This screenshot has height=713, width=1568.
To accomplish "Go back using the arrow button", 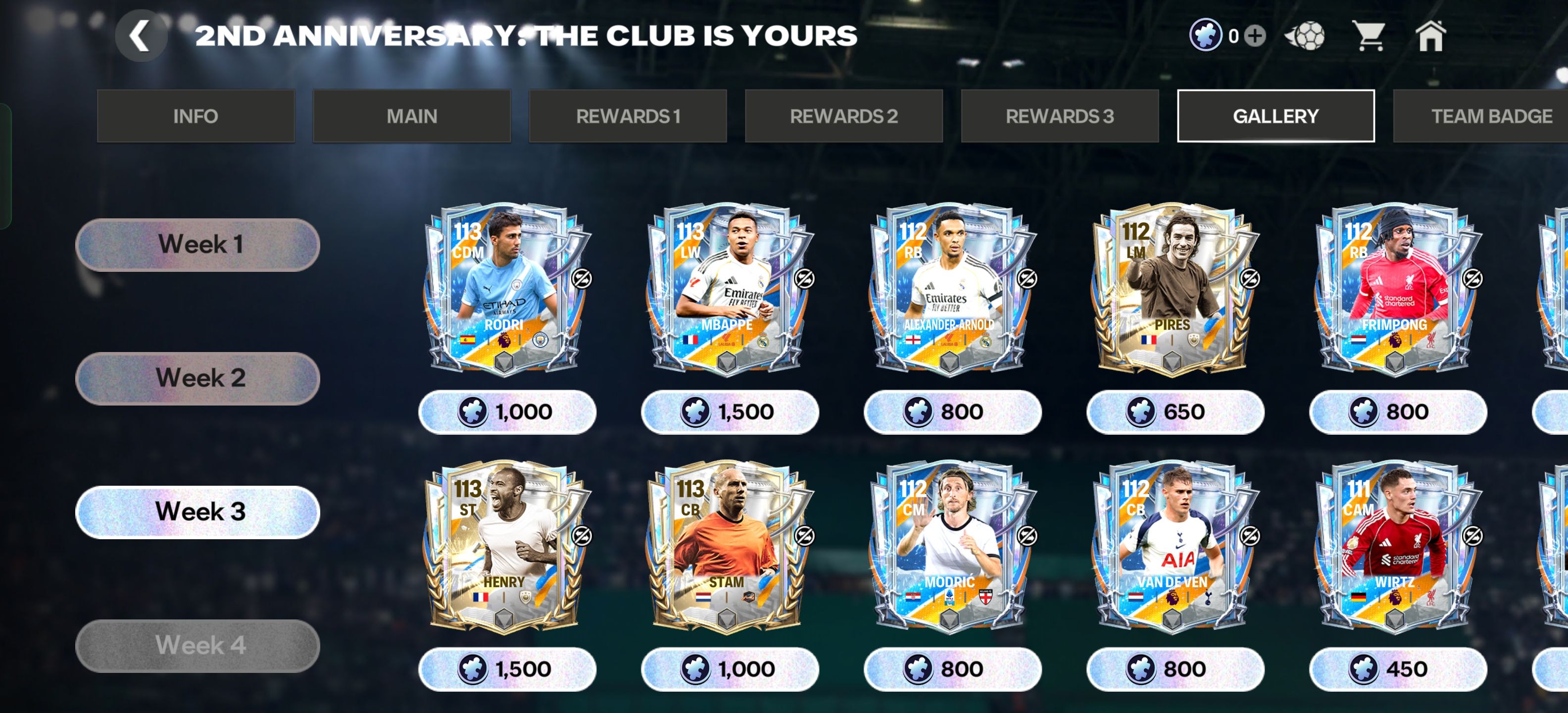I will 141,36.
